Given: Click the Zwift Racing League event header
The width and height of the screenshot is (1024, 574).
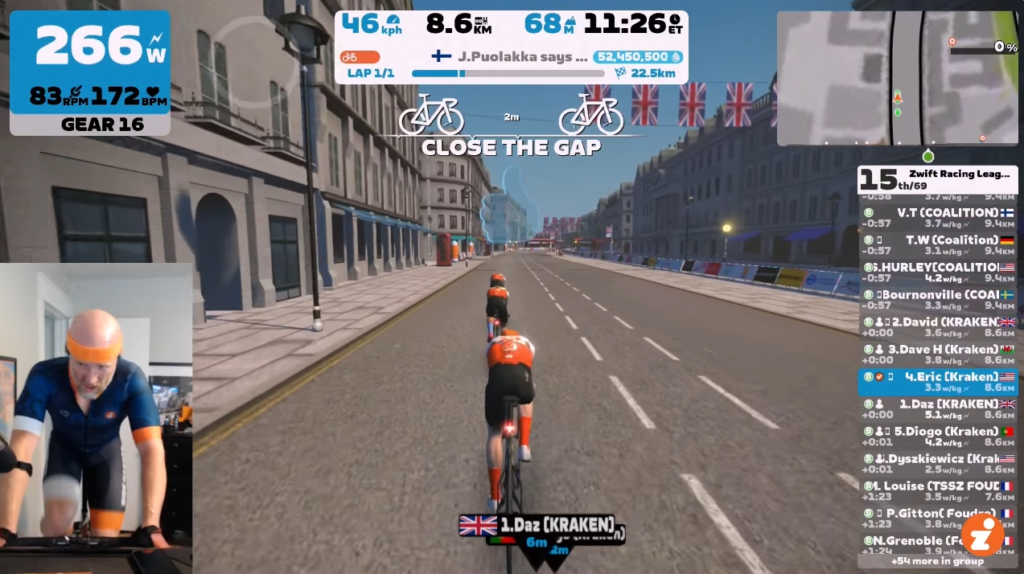Looking at the screenshot, I should [x=937, y=179].
